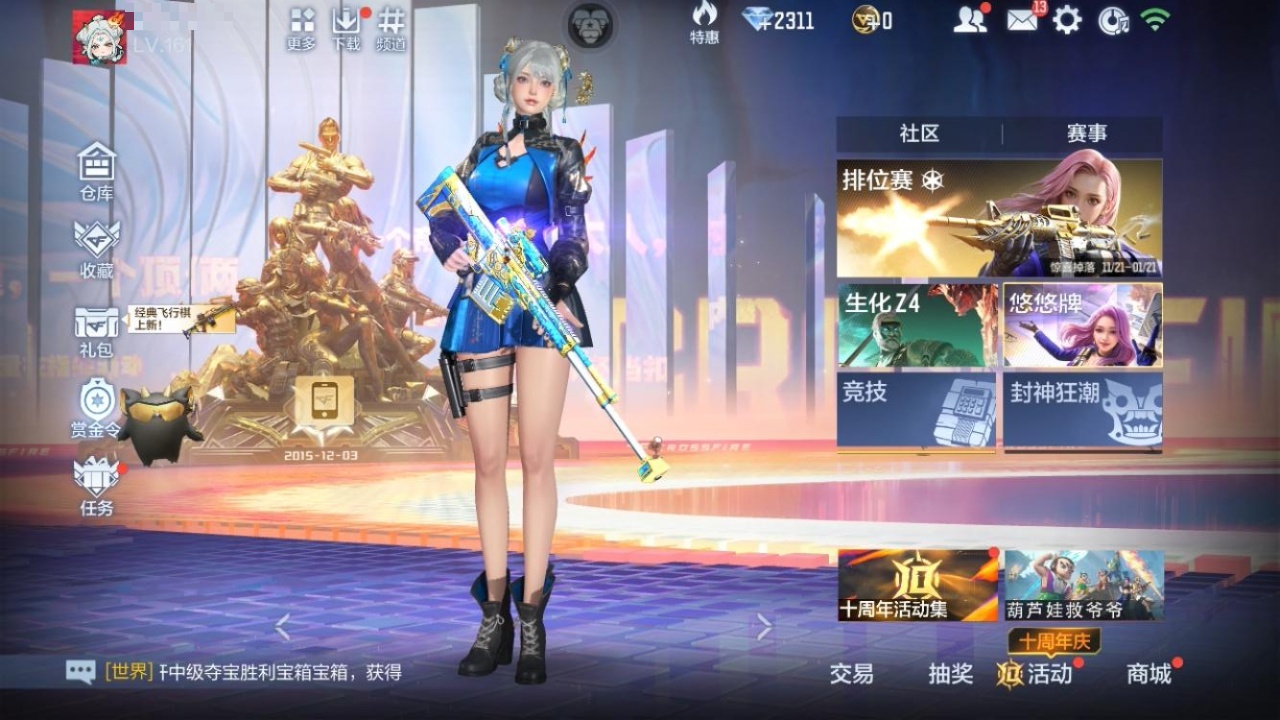Open the 赏金令 bounty pass
The image size is (1280, 720).
point(97,408)
